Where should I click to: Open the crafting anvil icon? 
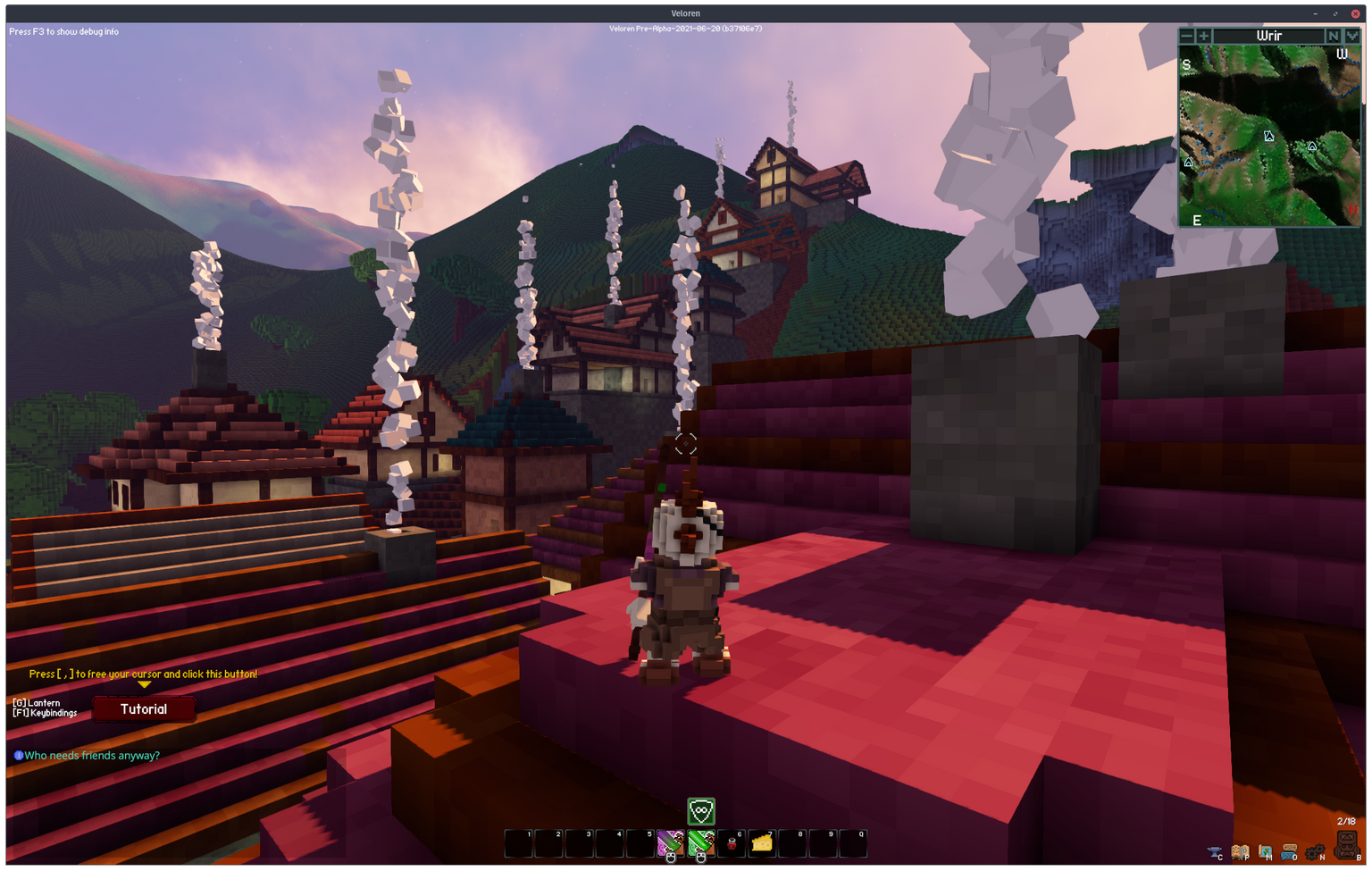[1215, 852]
